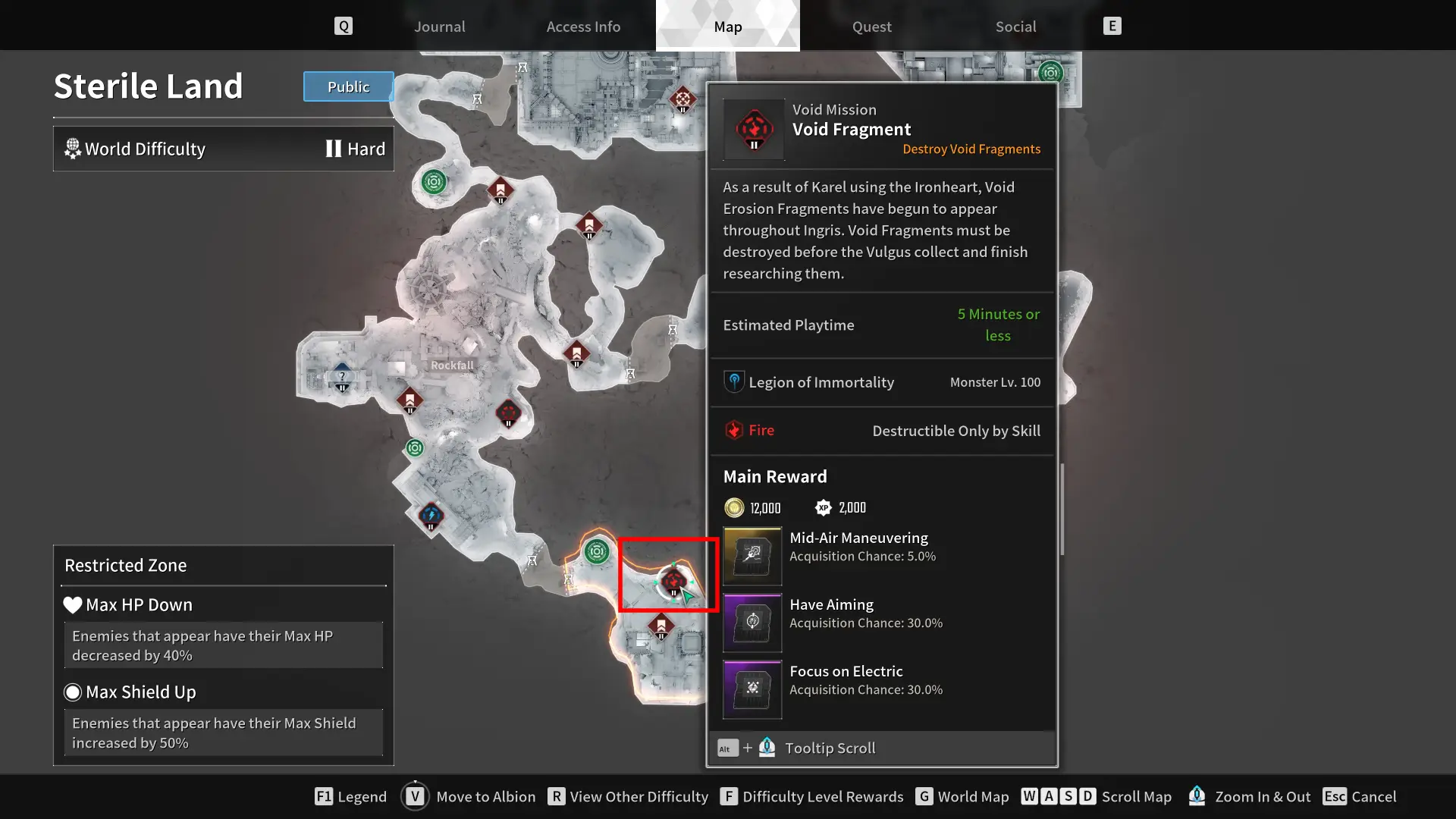This screenshot has width=1456, height=819.
Task: Switch to the Journal tab
Action: pos(439,27)
